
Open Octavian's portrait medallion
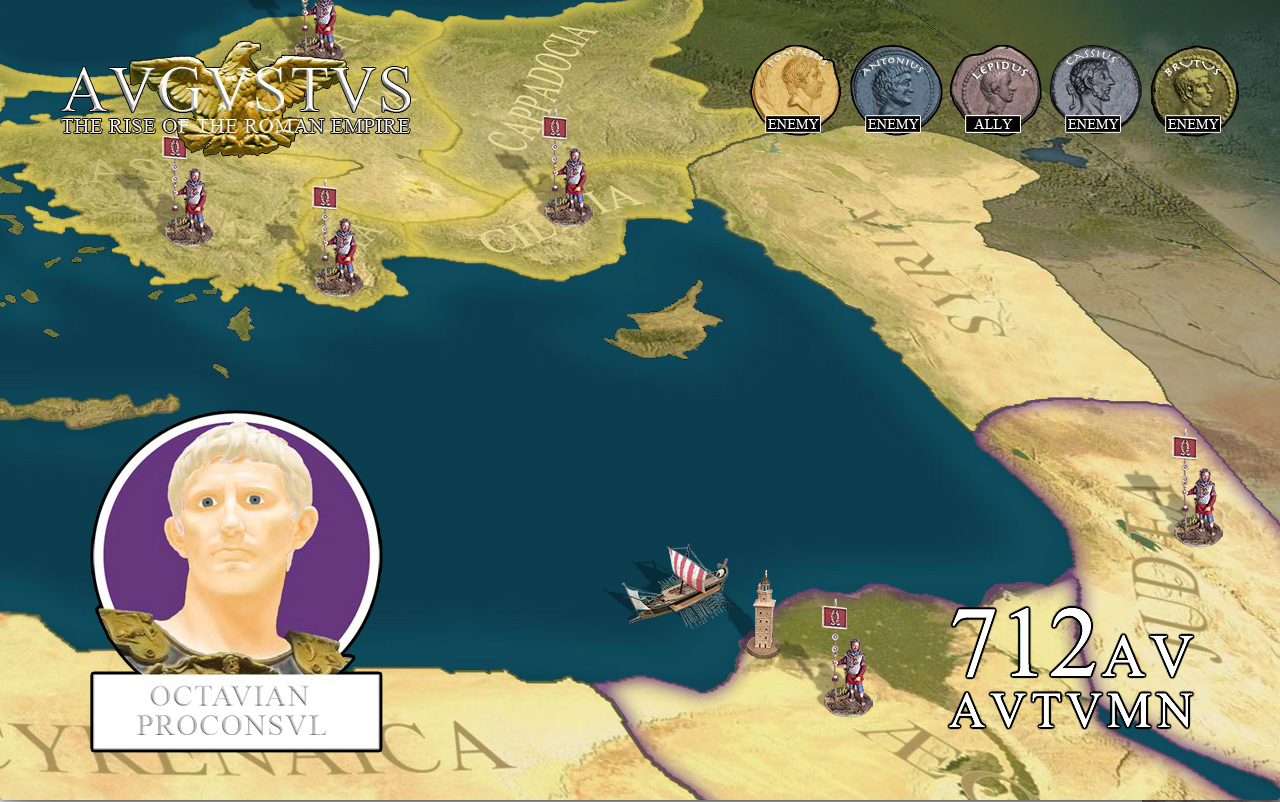pos(237,547)
